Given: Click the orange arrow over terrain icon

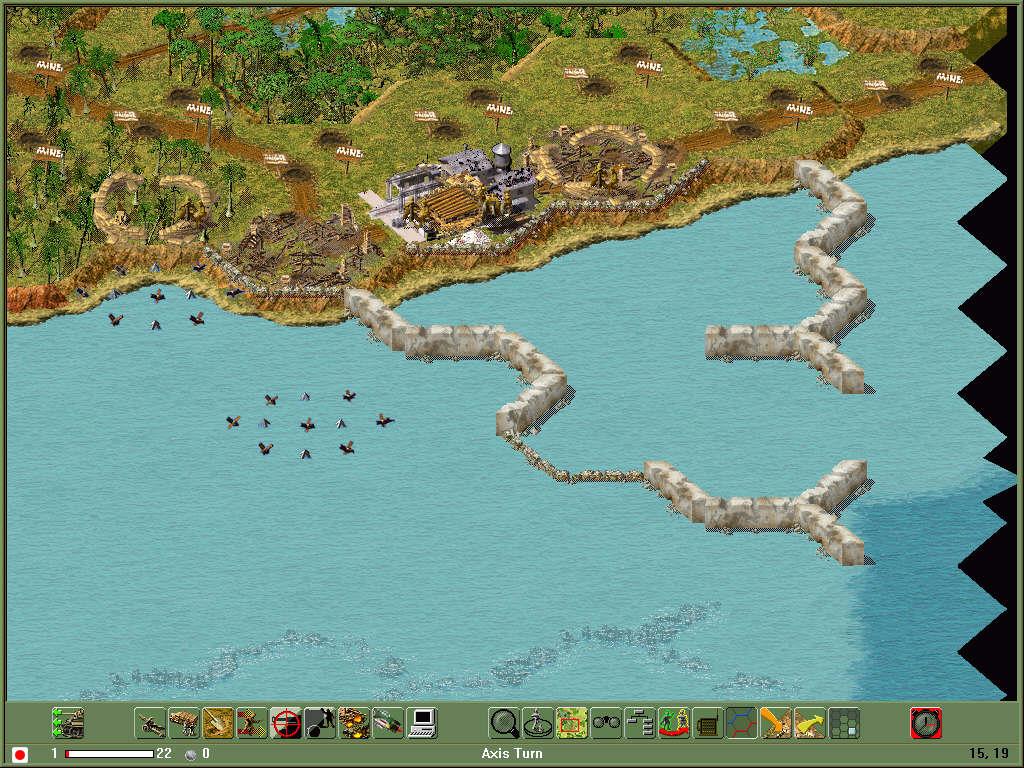Looking at the screenshot, I should 776,722.
